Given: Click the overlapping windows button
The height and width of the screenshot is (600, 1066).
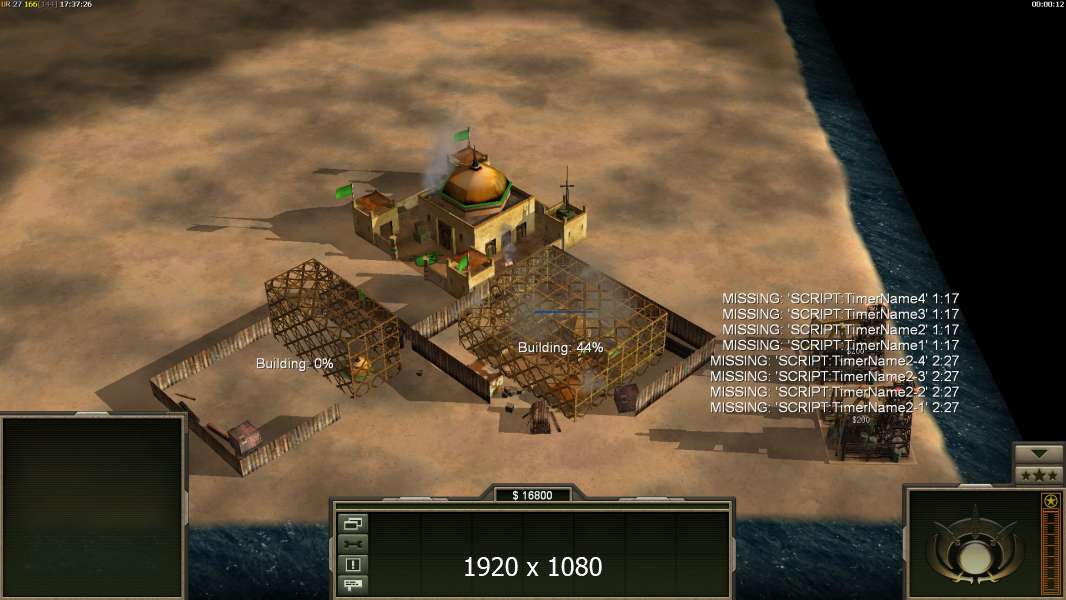Looking at the screenshot, I should (x=354, y=523).
